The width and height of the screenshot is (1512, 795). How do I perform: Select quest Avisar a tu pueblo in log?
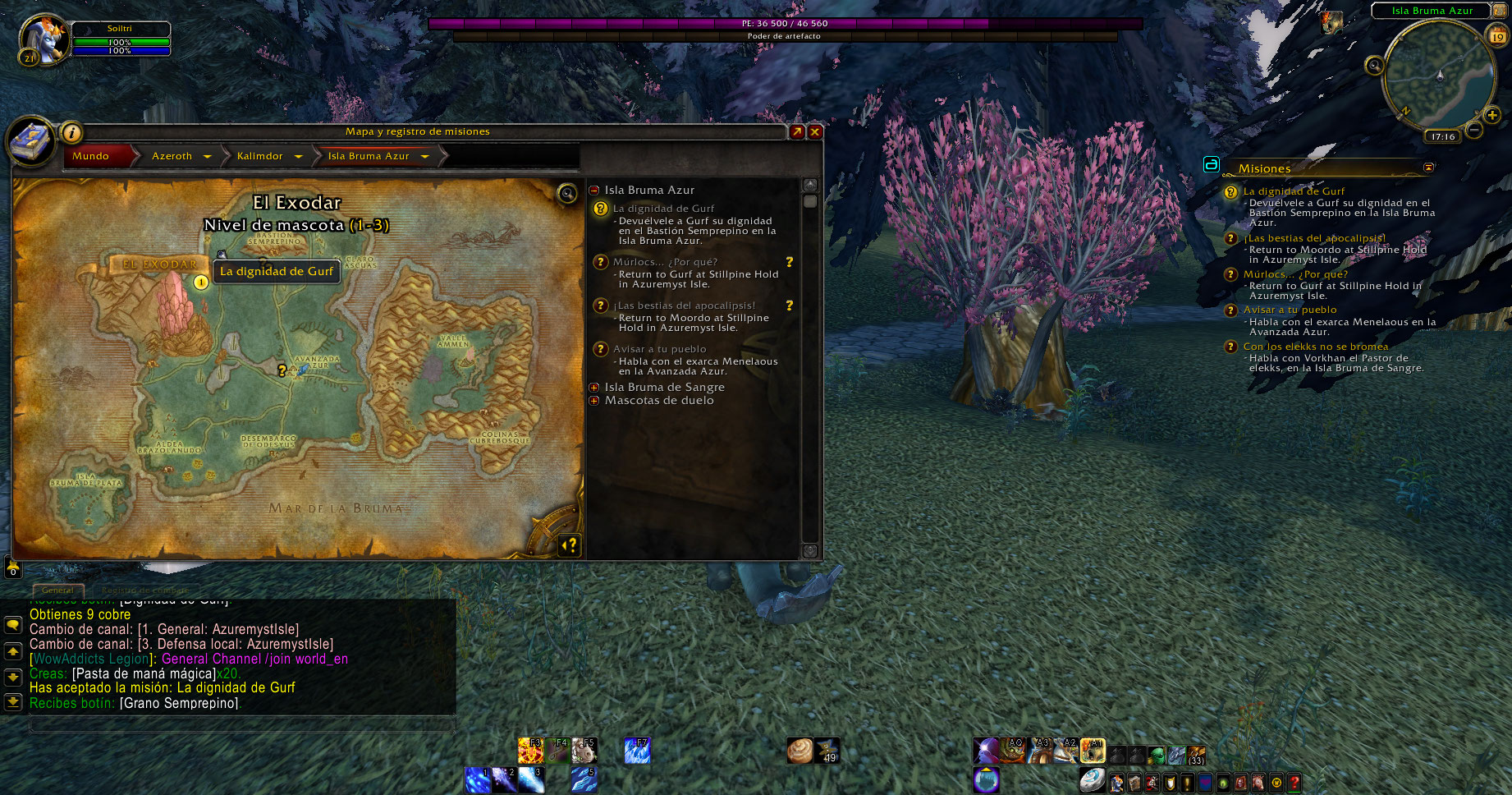659,349
